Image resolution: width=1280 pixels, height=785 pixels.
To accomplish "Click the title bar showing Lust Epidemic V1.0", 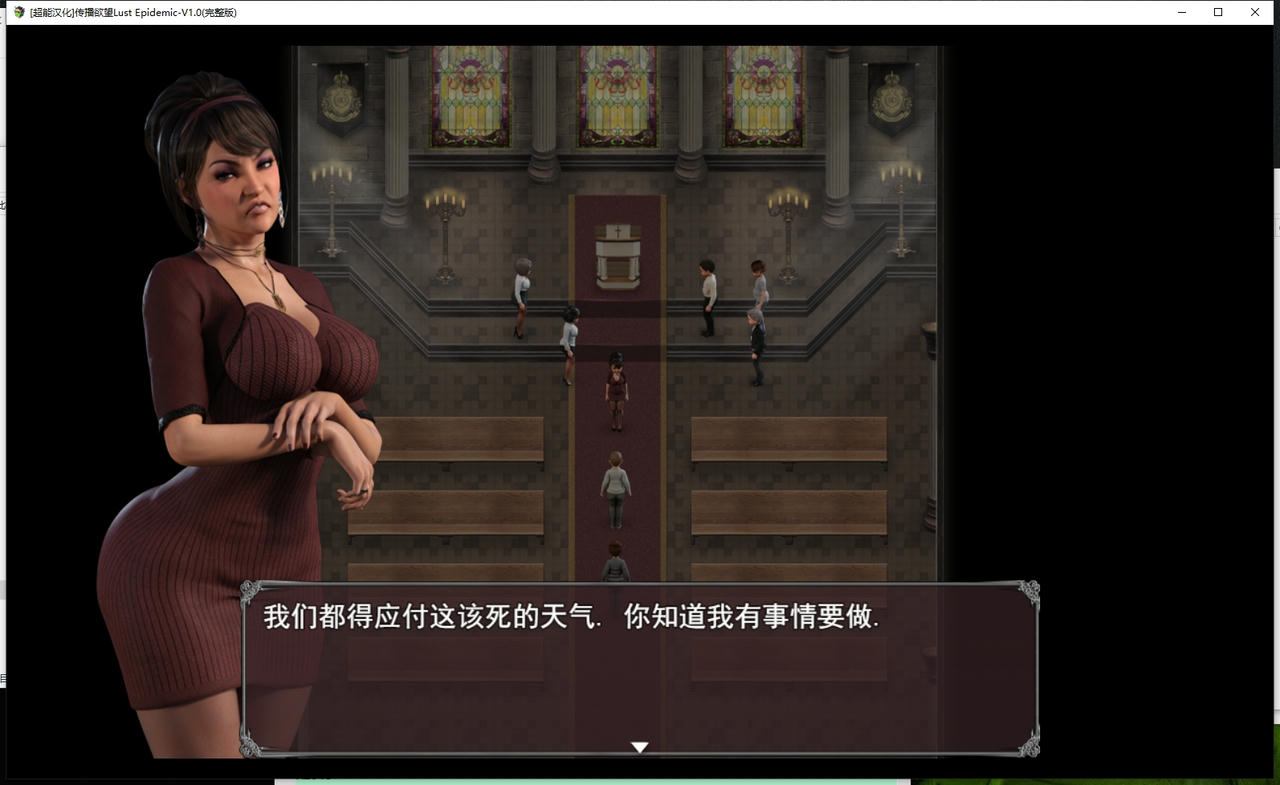I will pyautogui.click(x=128, y=12).
